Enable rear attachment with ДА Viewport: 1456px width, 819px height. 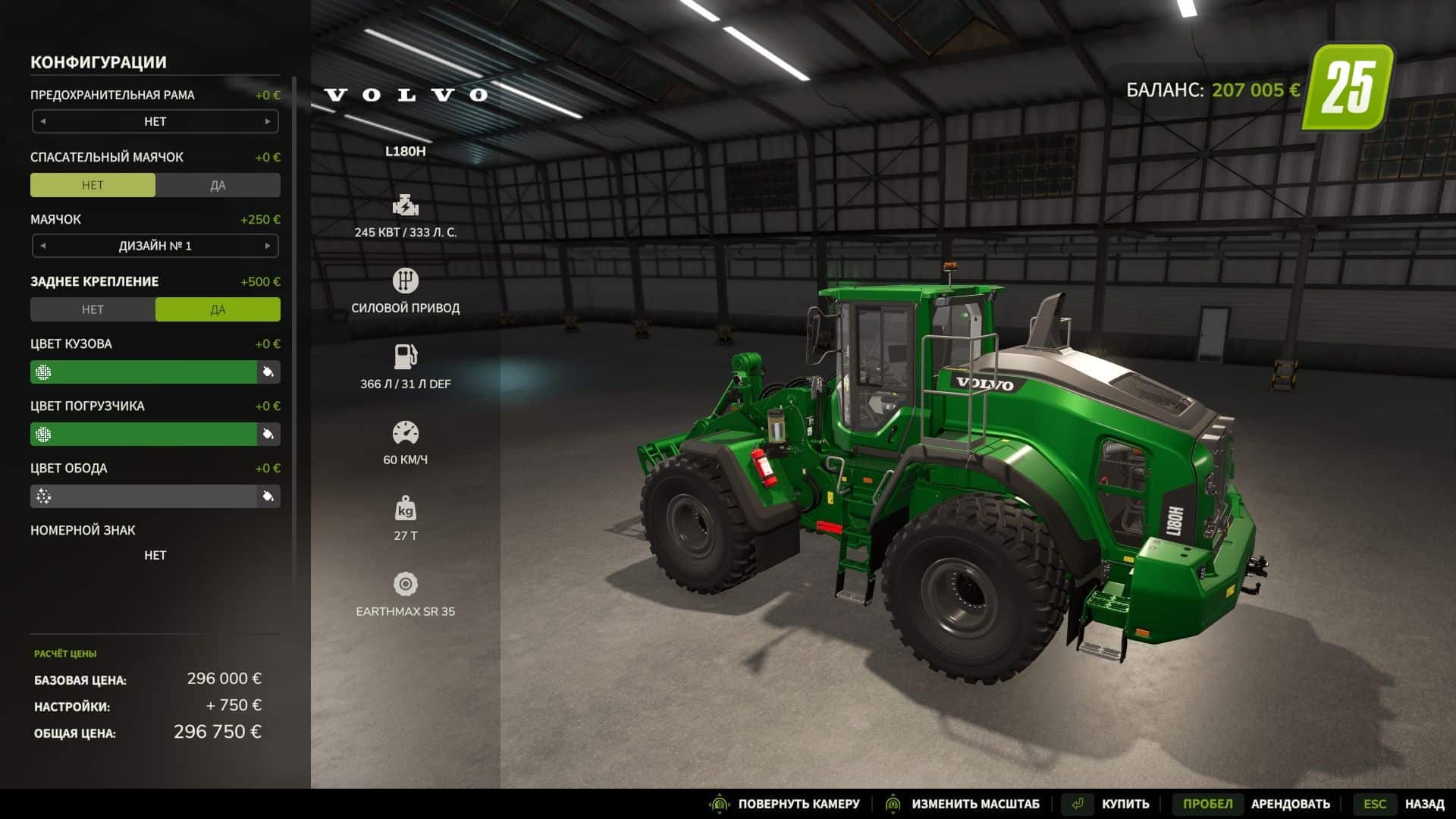coord(218,309)
